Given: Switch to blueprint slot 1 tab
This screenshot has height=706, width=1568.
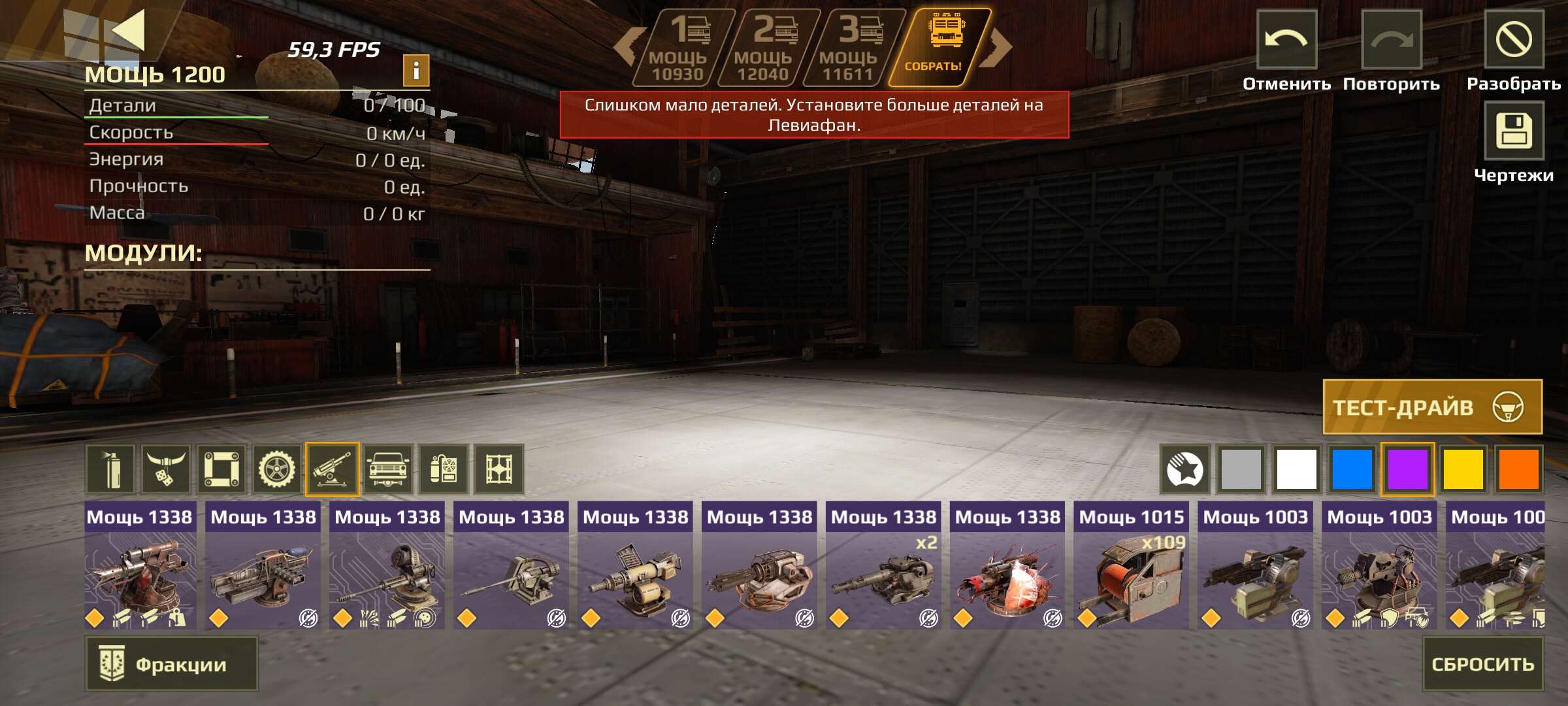Looking at the screenshot, I should pos(680,48).
